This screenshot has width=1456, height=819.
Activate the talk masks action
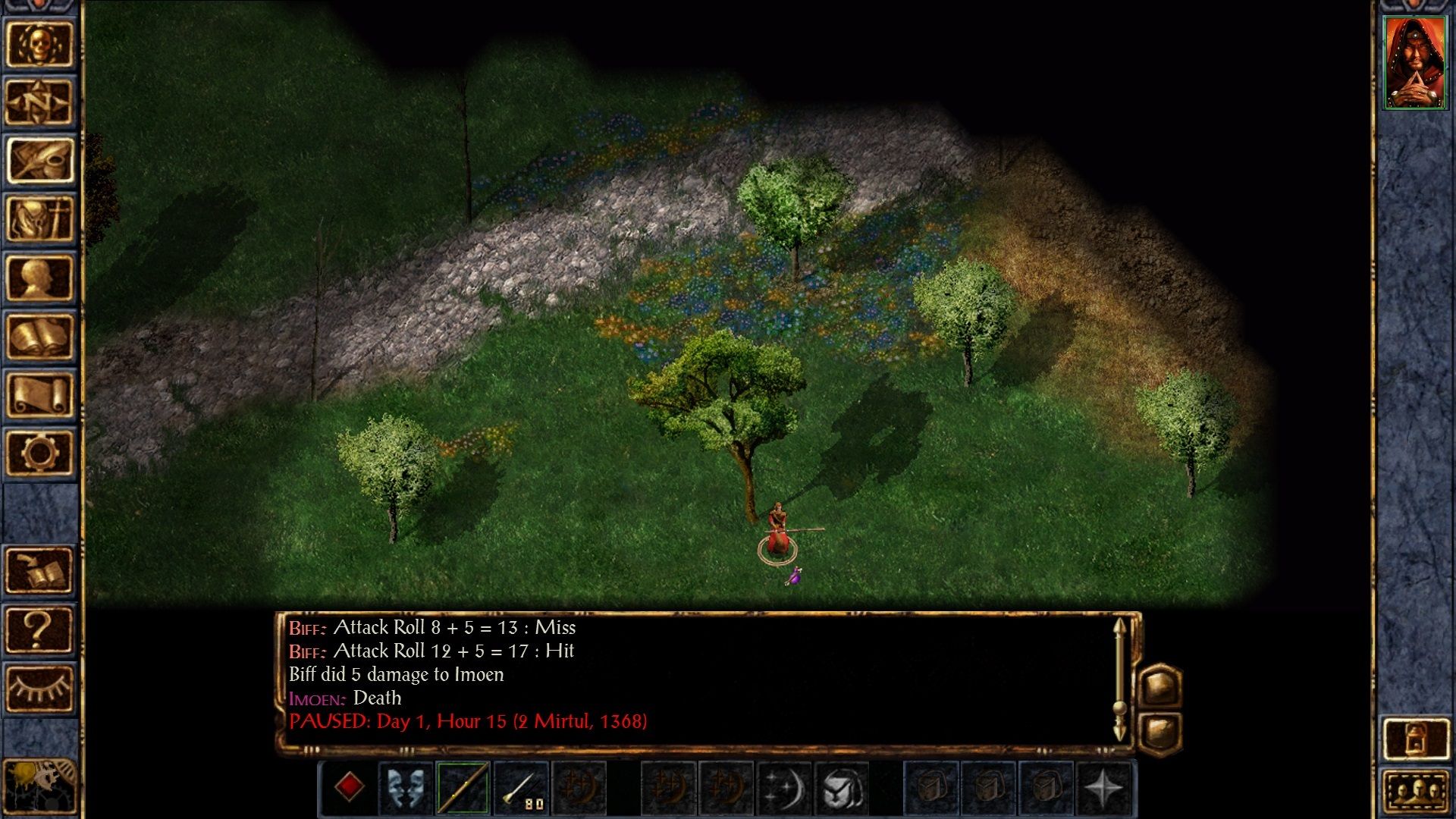coord(406,789)
